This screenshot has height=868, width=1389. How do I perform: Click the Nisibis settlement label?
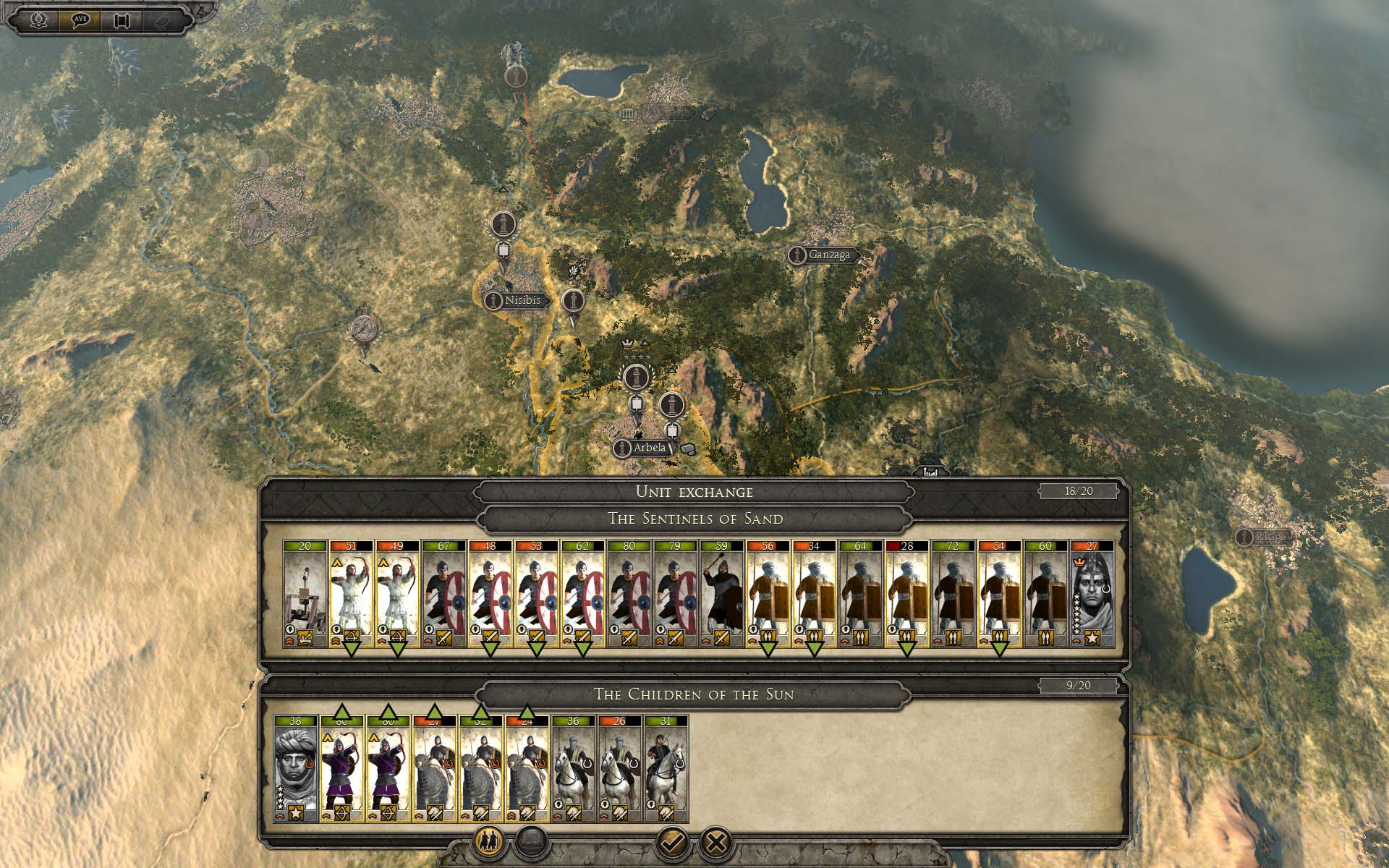click(x=522, y=300)
